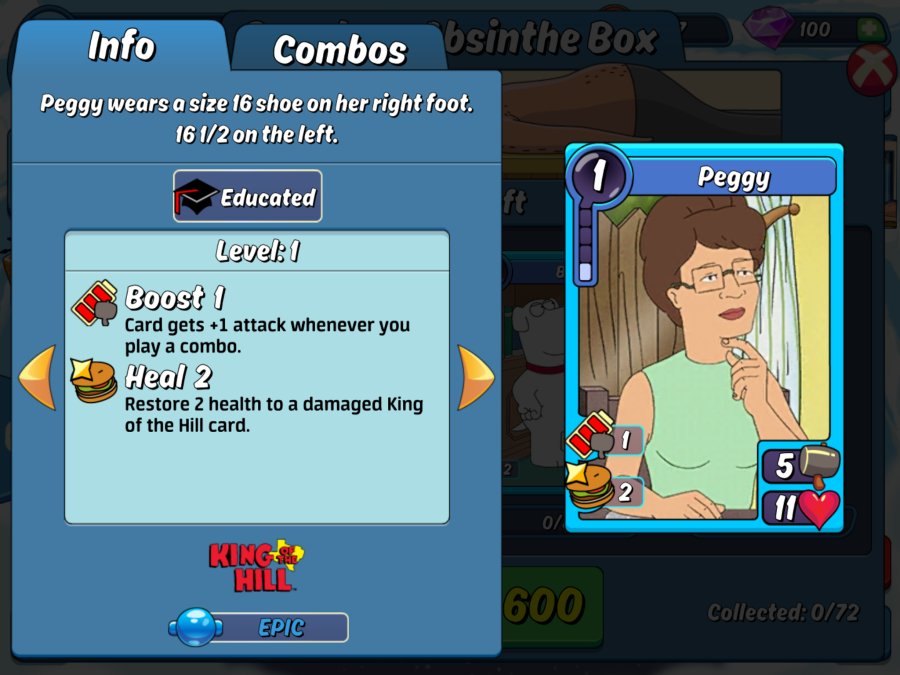
Task: Tap the King of the Hill logo
Action: [x=256, y=566]
